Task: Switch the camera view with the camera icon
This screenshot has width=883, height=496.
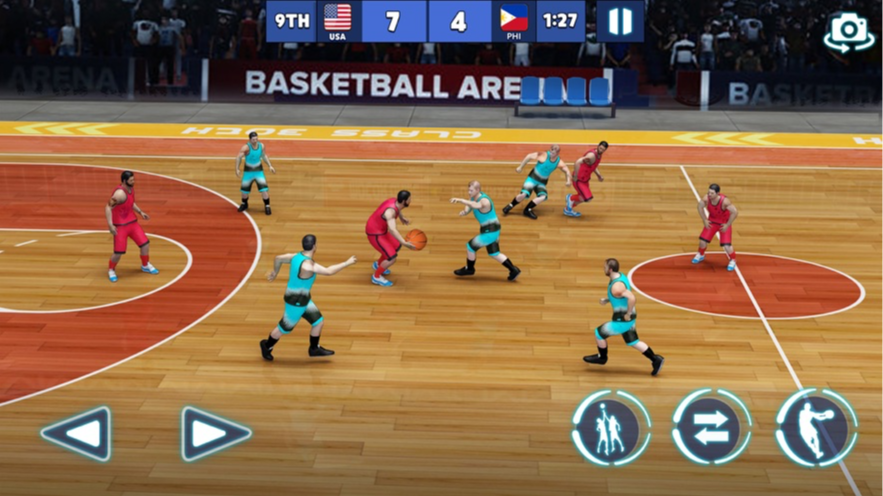Action: (x=848, y=32)
